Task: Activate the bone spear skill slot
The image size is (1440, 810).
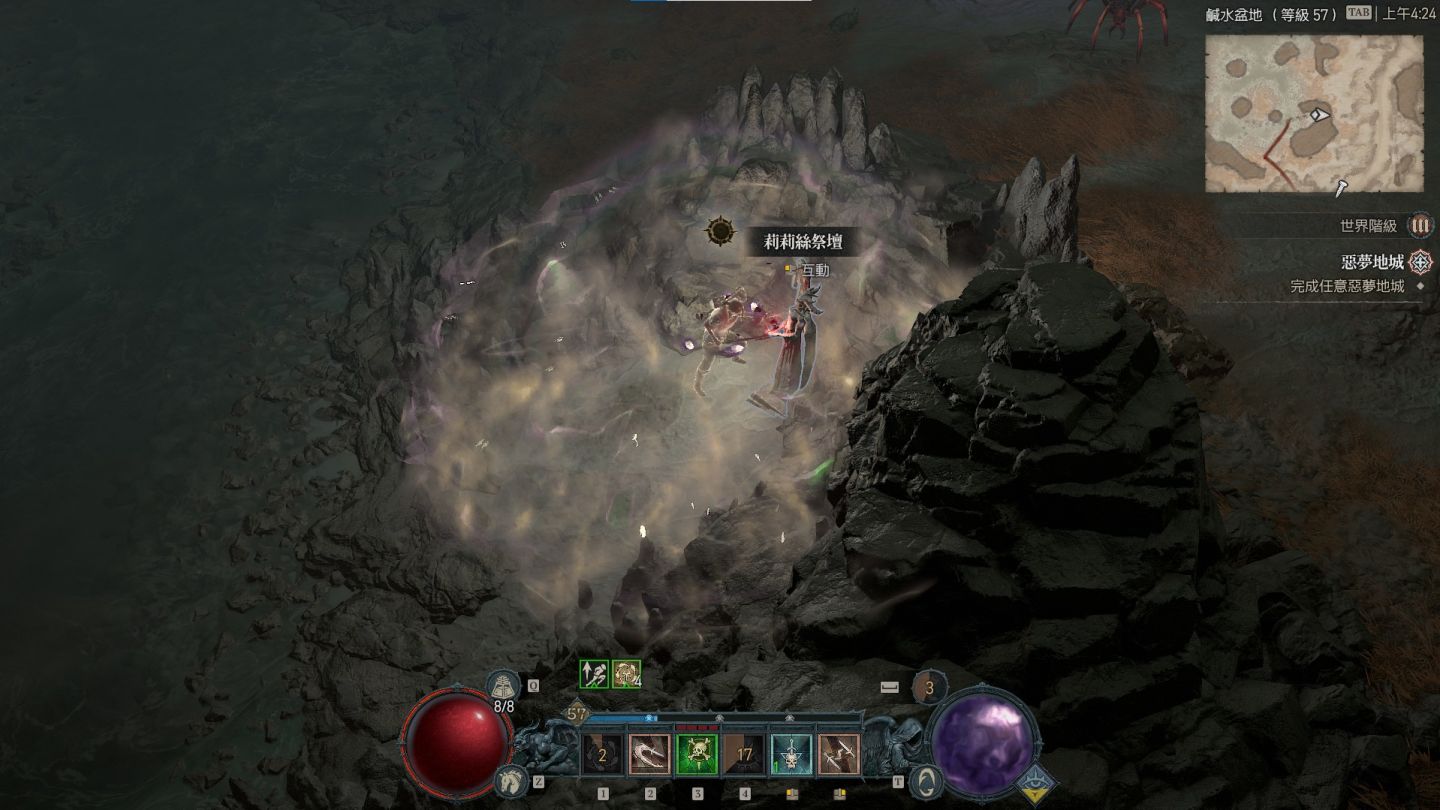Action: click(838, 755)
